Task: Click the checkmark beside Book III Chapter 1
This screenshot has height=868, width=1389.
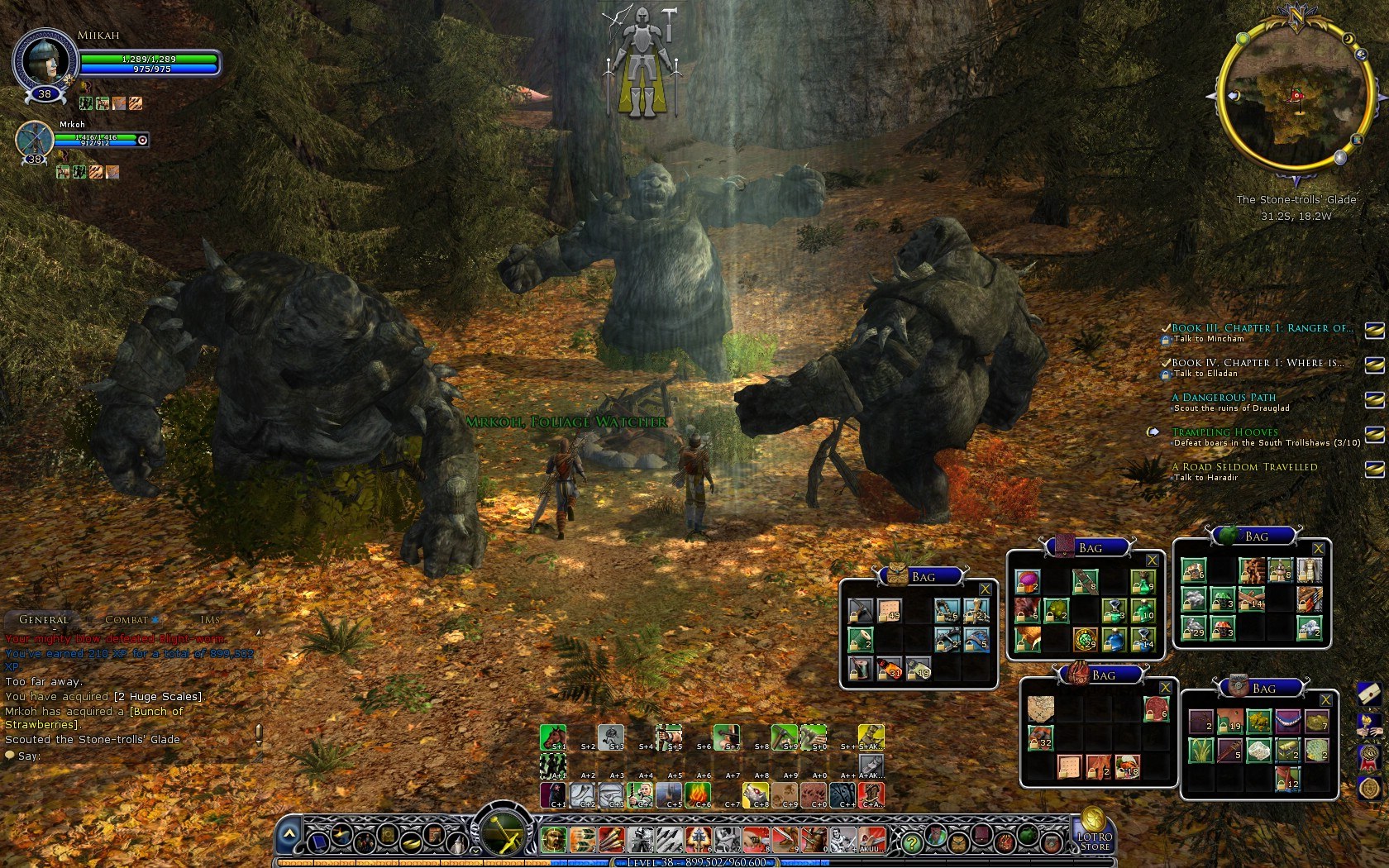Action: click(x=1166, y=327)
